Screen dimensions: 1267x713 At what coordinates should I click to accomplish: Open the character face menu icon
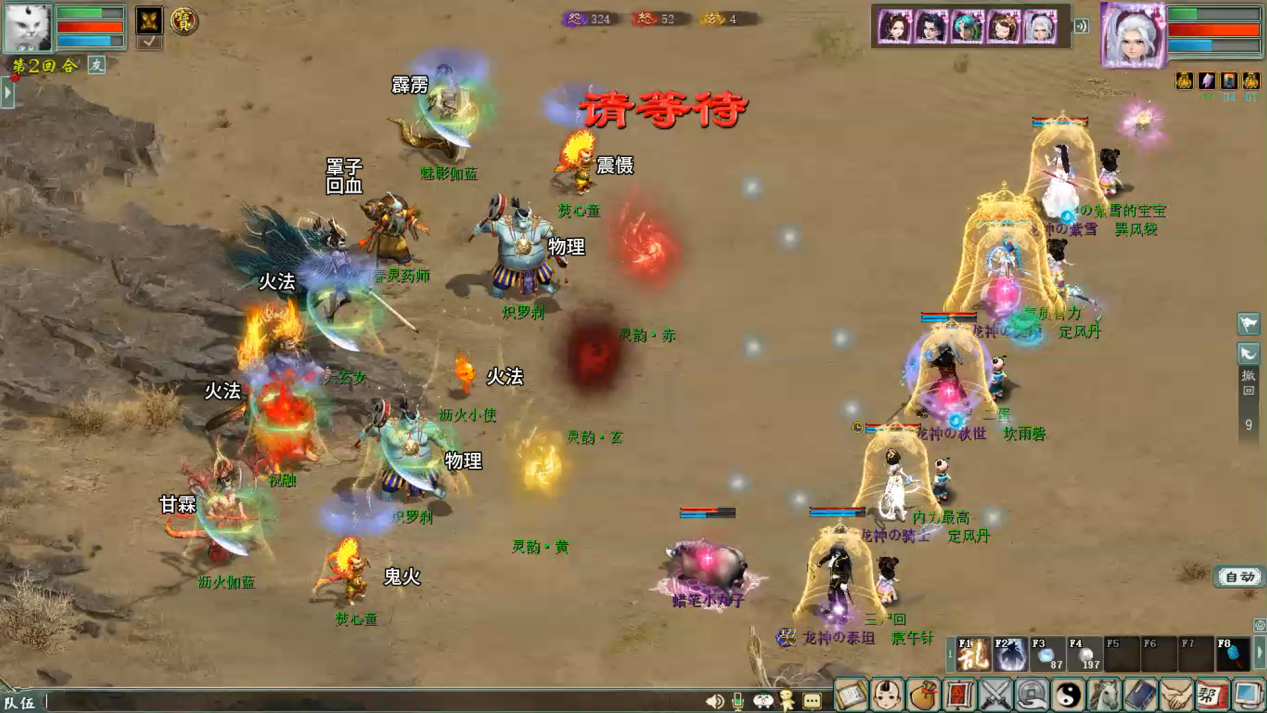click(887, 694)
